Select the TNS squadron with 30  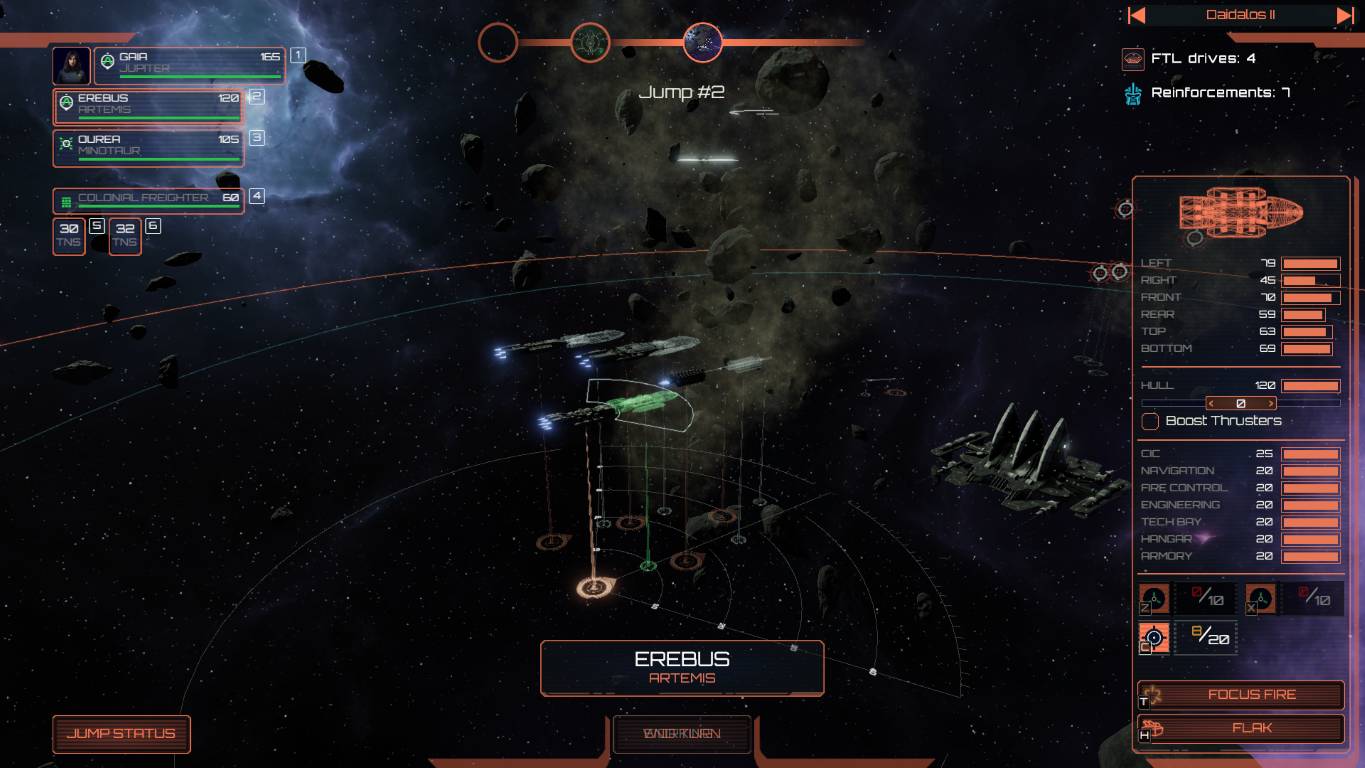click(69, 236)
